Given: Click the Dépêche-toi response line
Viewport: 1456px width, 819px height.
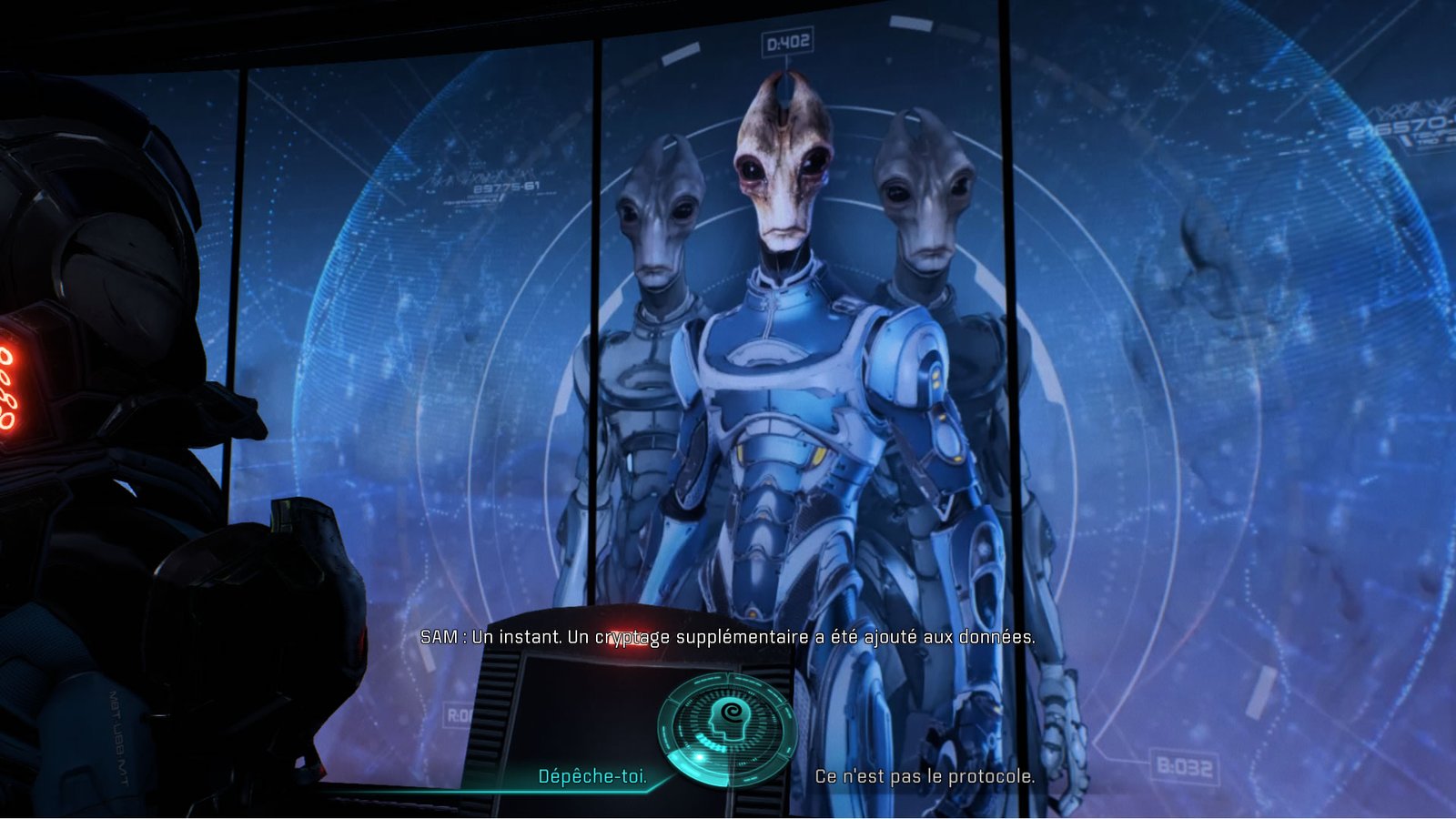Looking at the screenshot, I should coord(592,777).
